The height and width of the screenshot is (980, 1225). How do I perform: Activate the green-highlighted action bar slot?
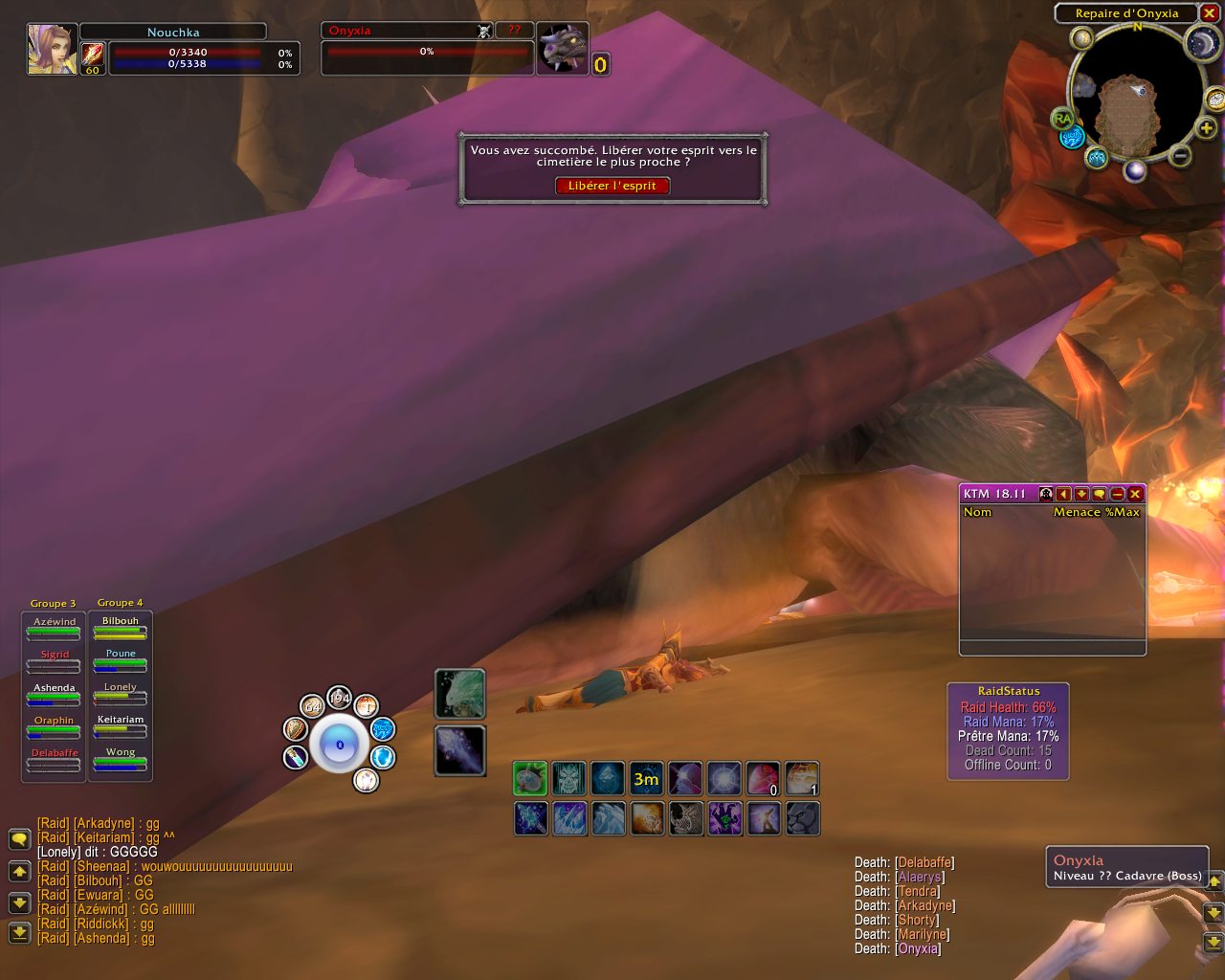(x=530, y=779)
